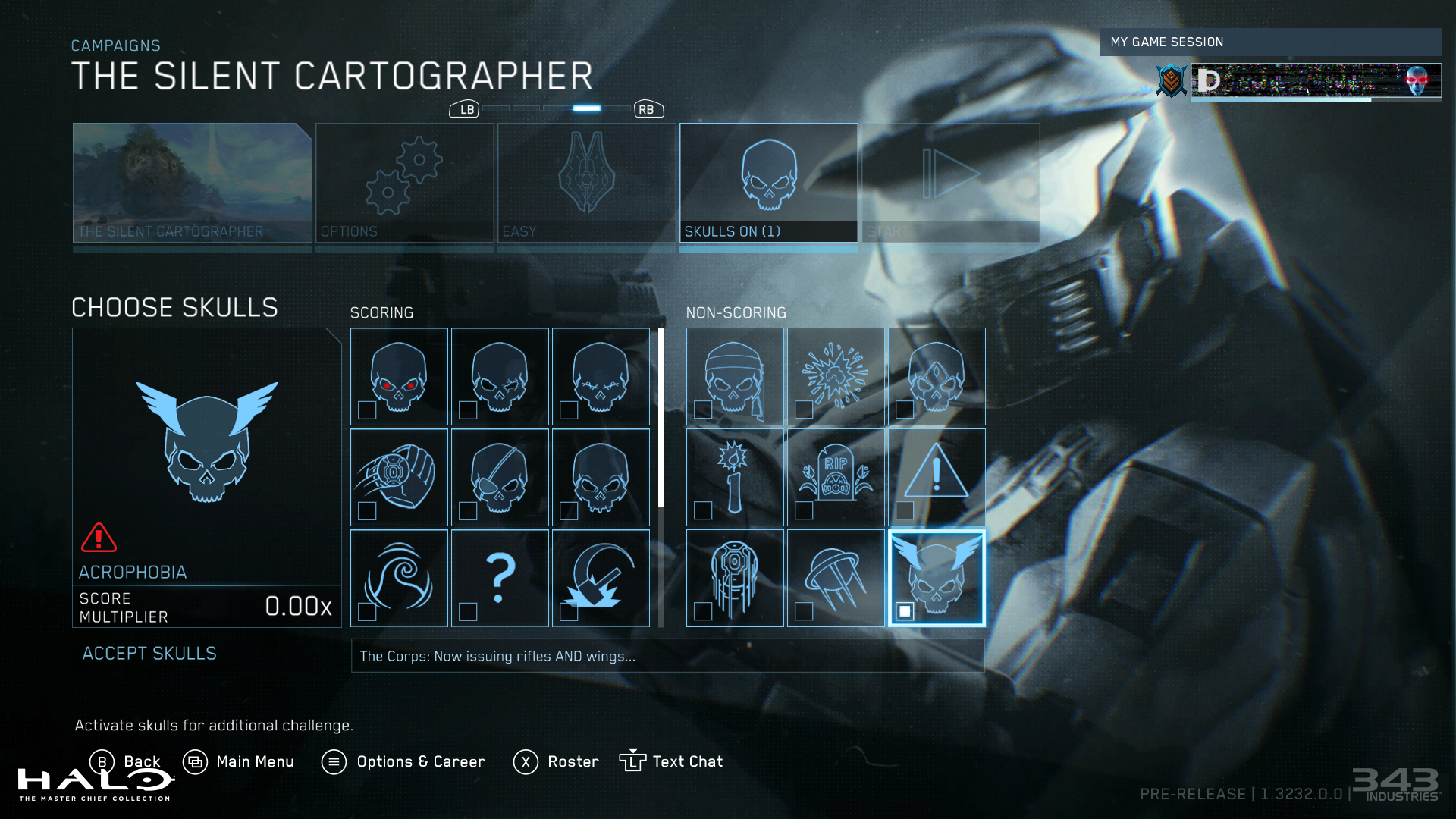Start the mission with the Start tile

tap(950, 183)
